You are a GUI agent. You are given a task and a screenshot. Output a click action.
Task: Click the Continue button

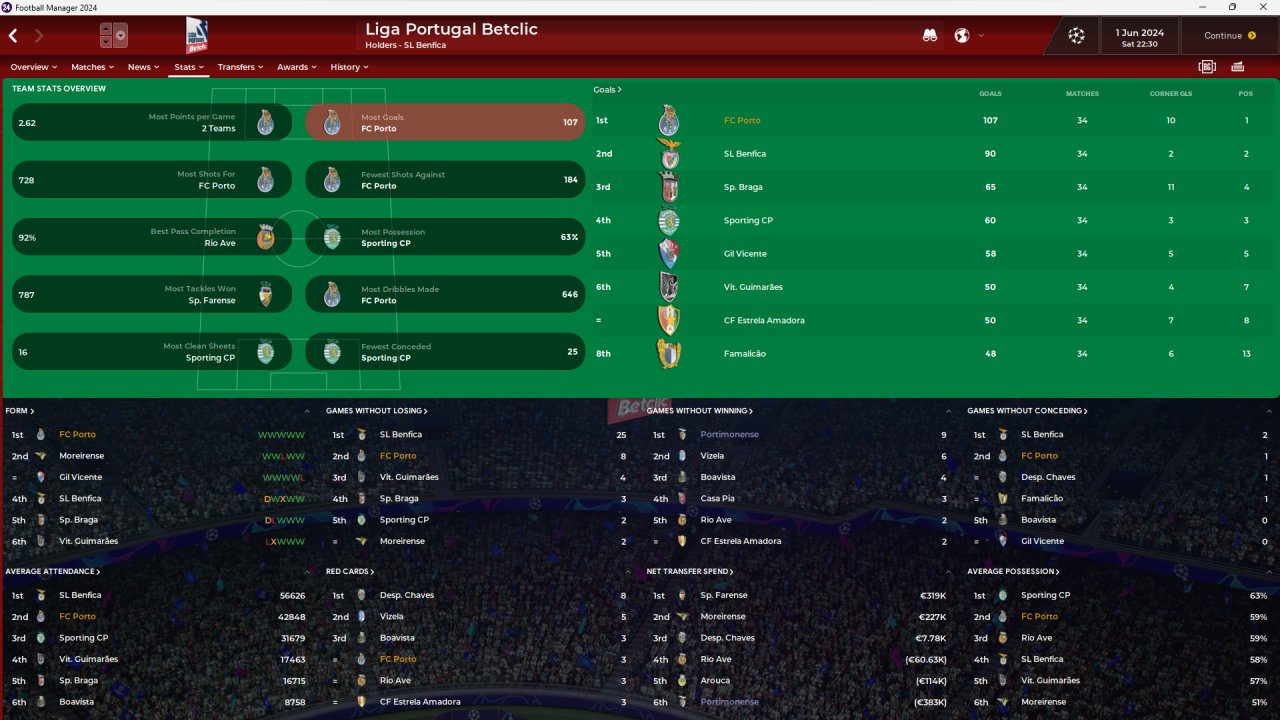[x=1229, y=36]
